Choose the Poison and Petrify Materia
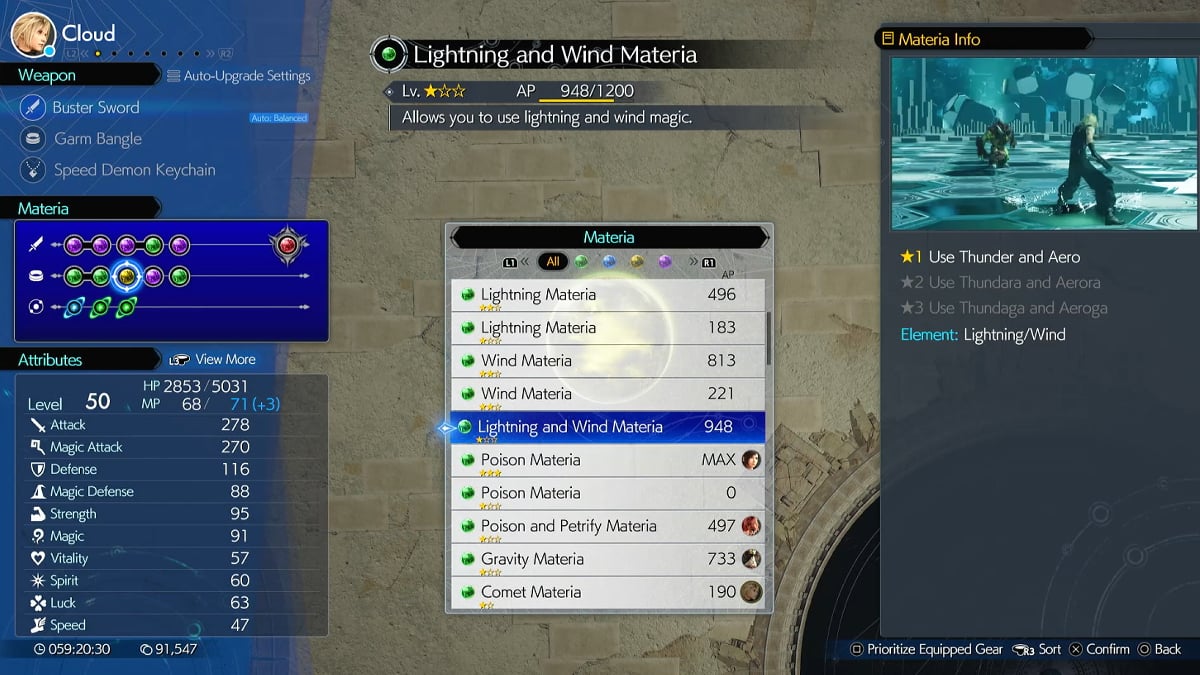Viewport: 1200px width, 675px height. [607, 526]
